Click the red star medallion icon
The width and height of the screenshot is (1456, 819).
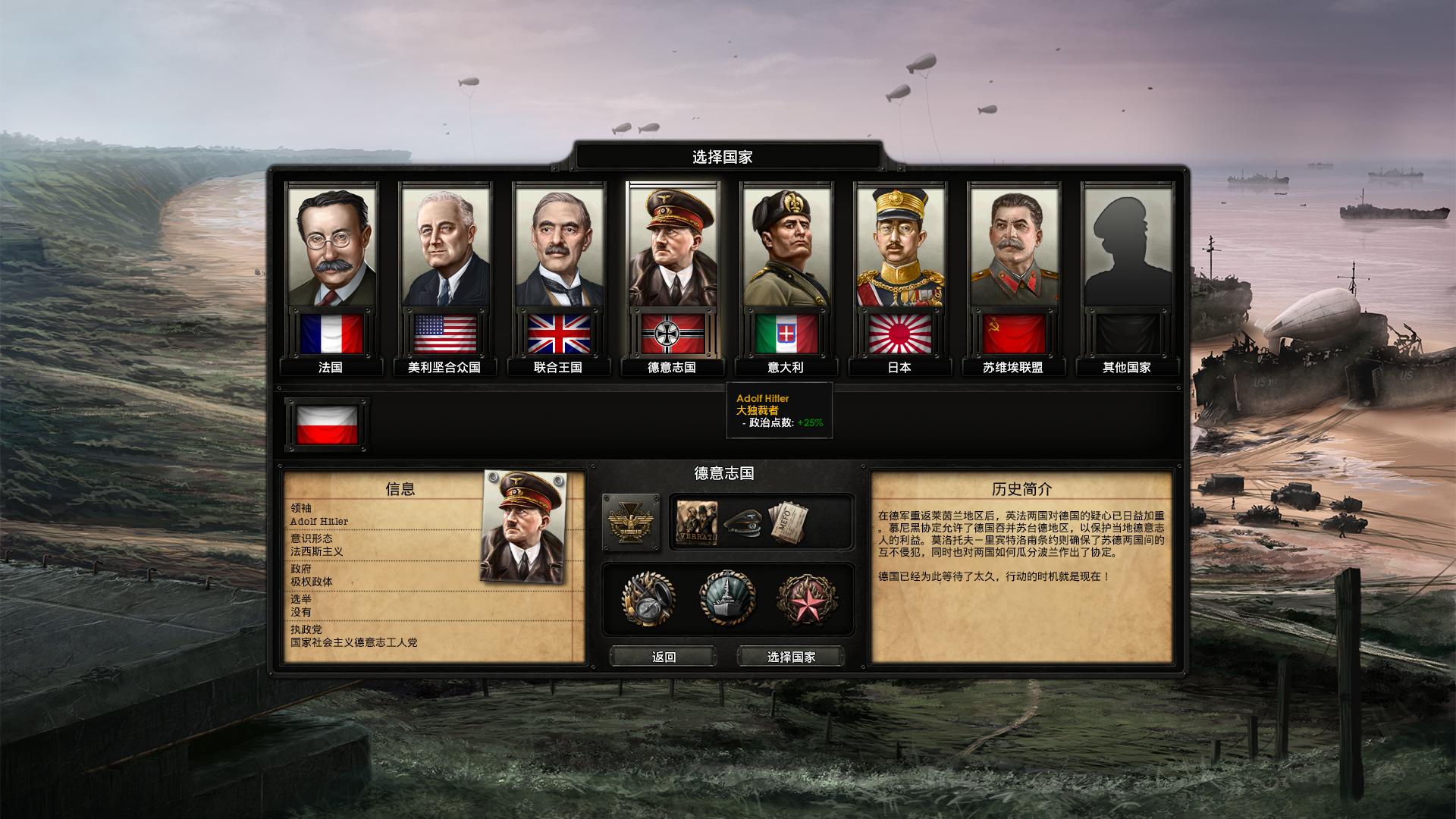tap(806, 598)
